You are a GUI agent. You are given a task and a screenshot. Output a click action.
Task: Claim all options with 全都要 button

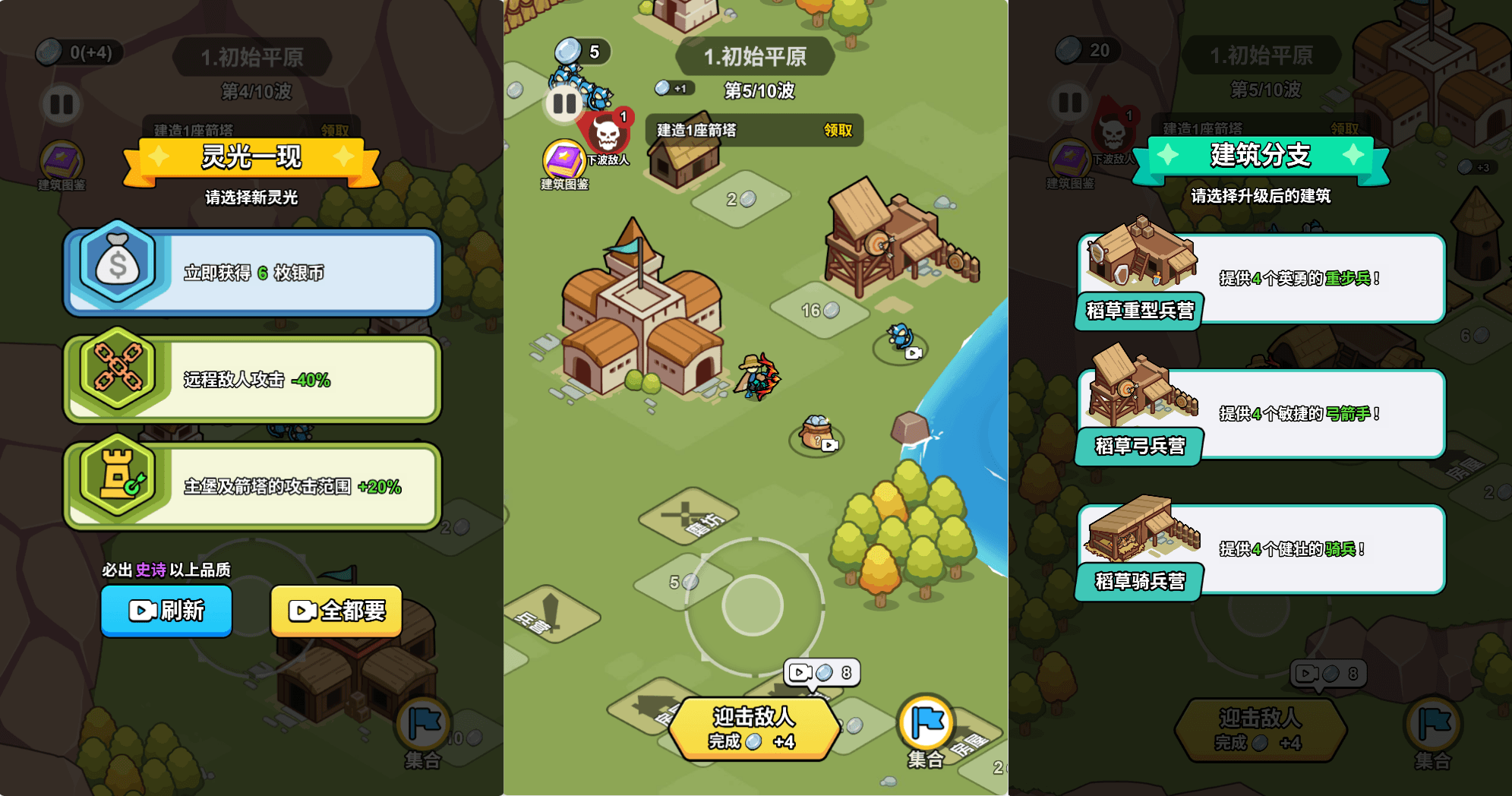coord(336,611)
